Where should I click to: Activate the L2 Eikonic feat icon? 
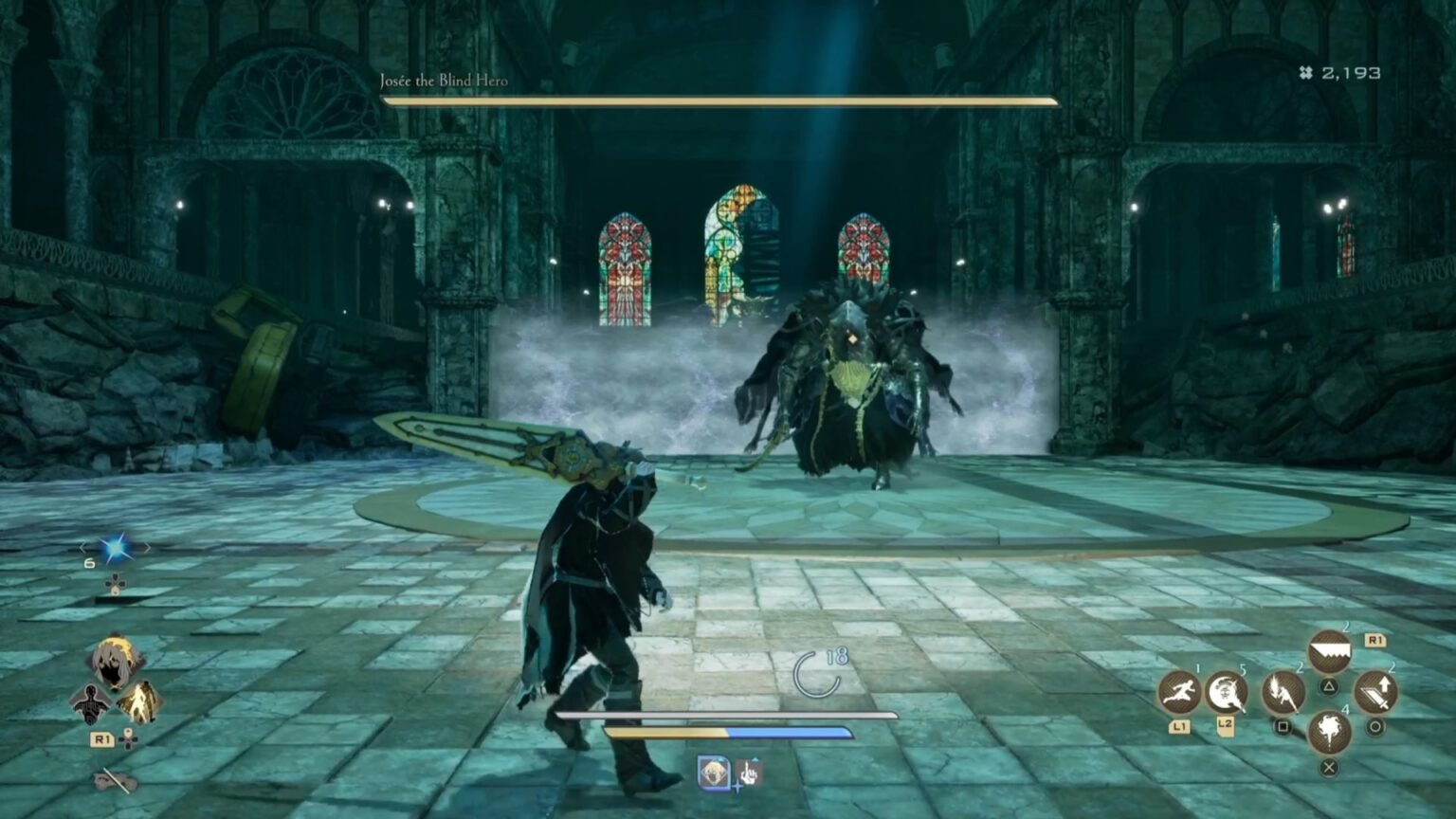[1226, 694]
